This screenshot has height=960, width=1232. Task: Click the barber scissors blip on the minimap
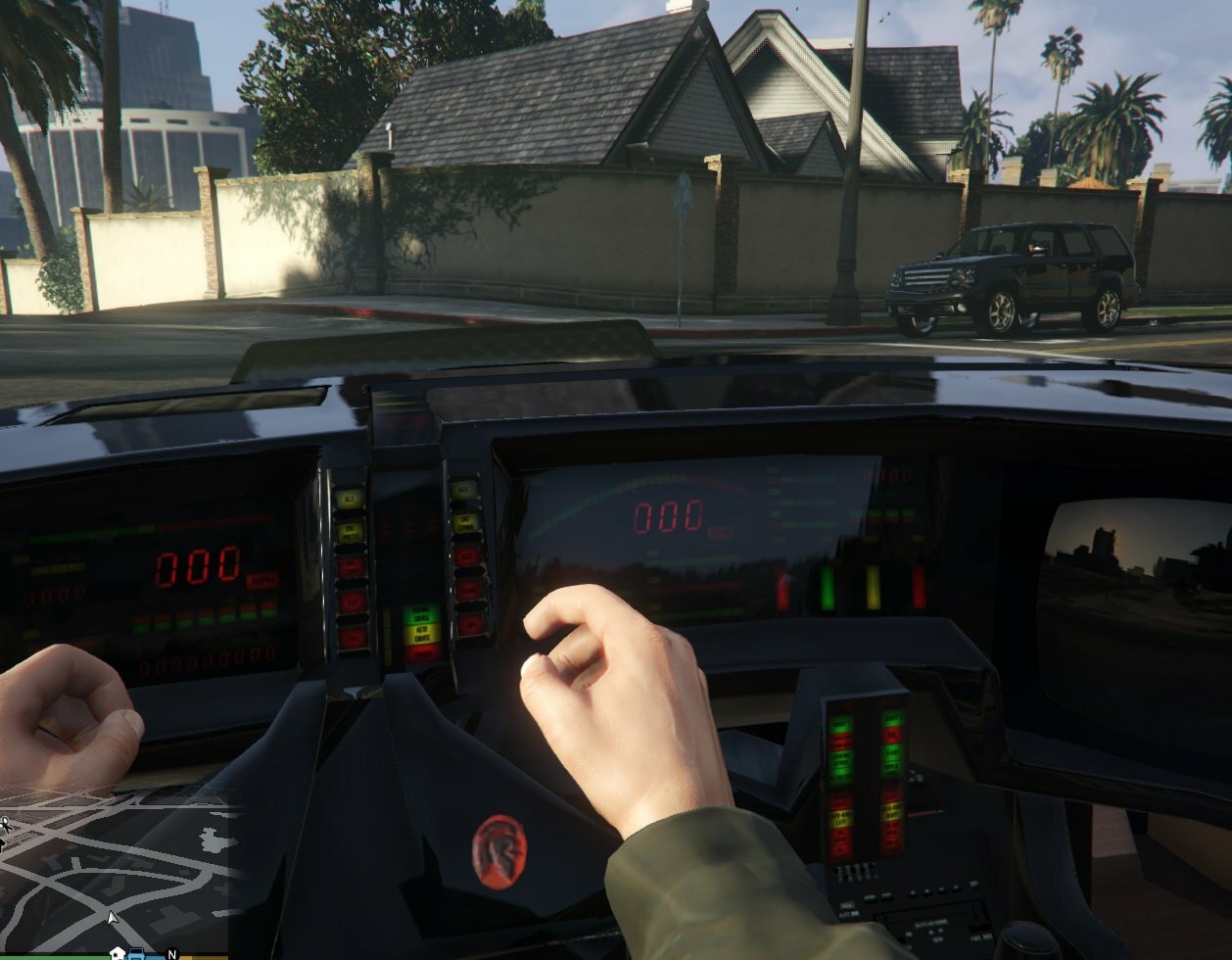(x=4, y=826)
